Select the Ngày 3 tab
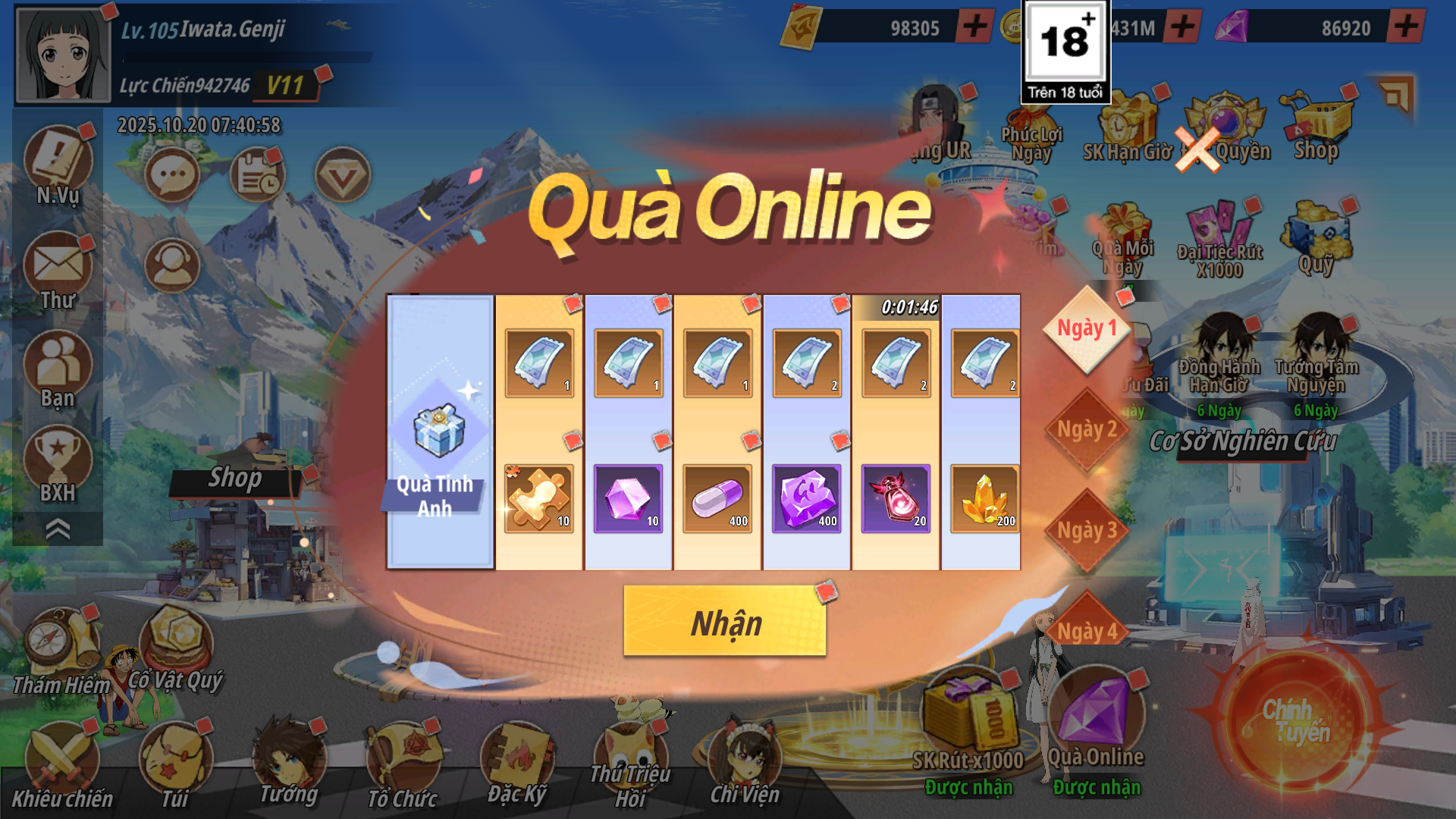The image size is (1456, 819). (1087, 531)
